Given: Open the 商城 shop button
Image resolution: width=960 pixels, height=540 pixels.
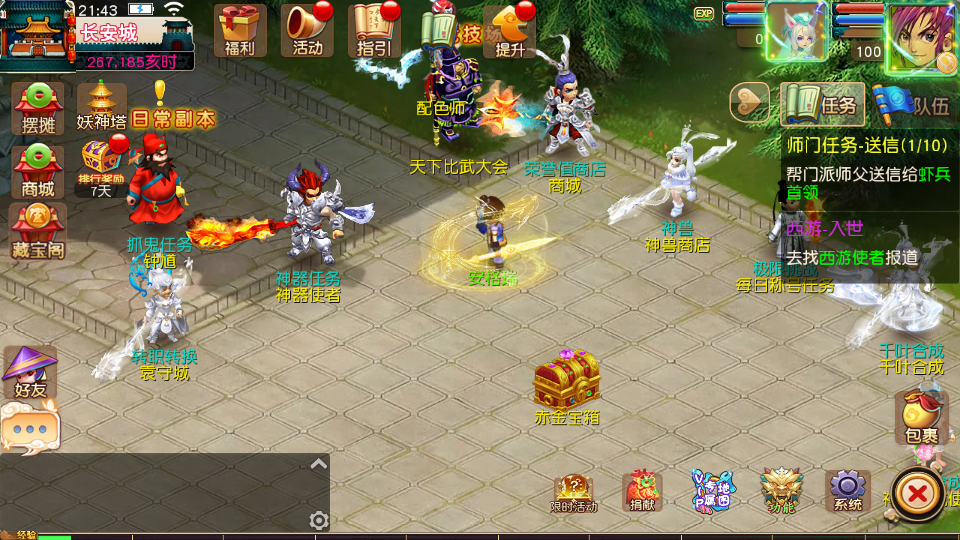Looking at the screenshot, I should click(37, 170).
